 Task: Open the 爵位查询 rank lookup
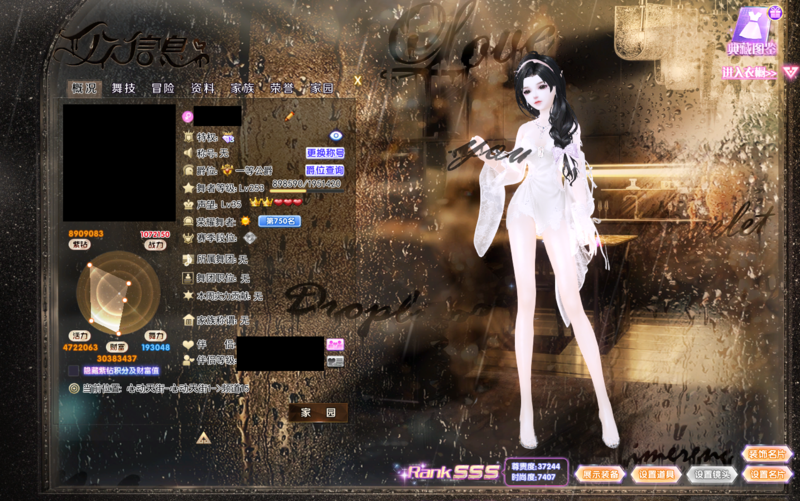(325, 170)
